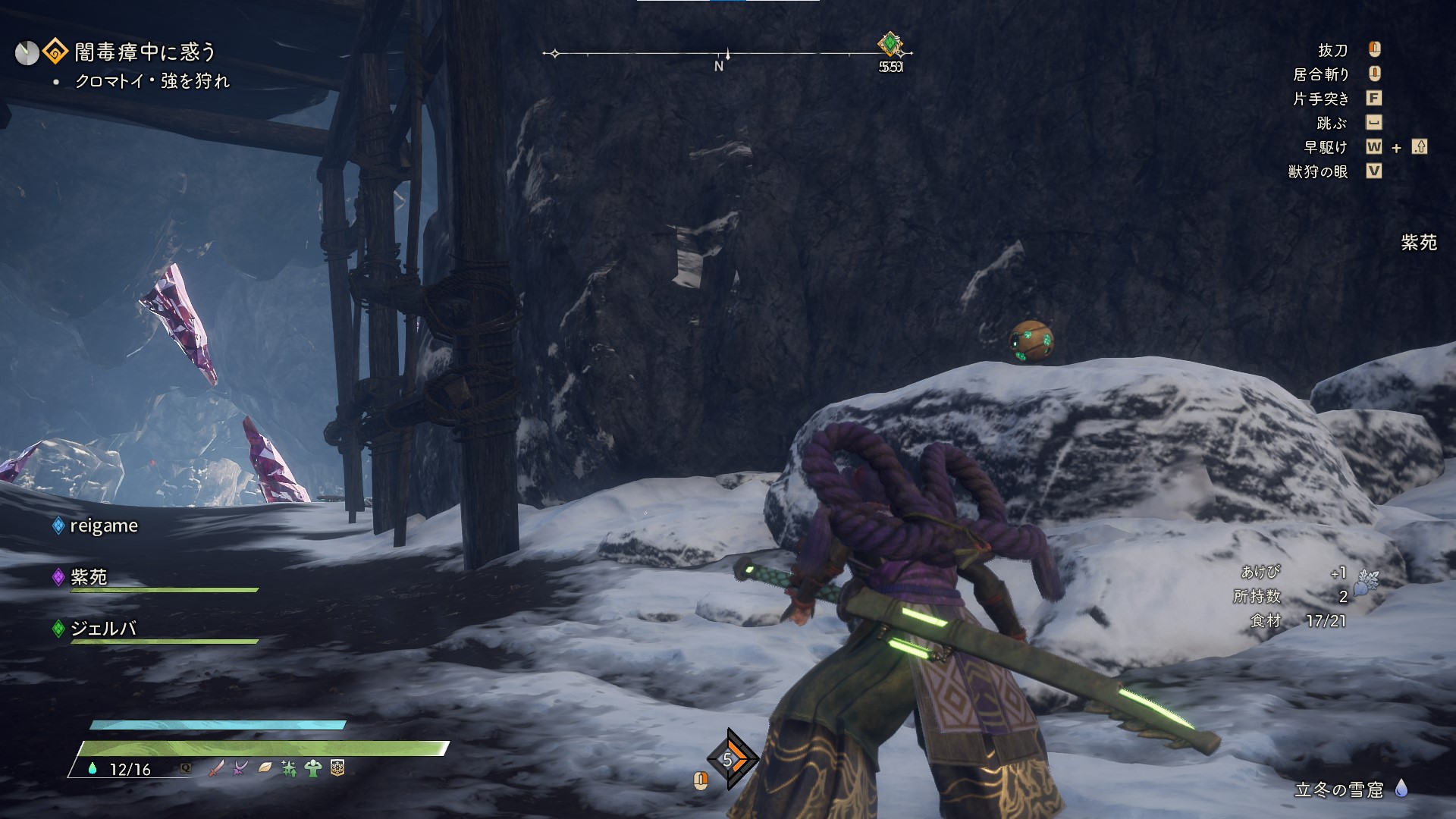The width and height of the screenshot is (1456, 819).
Task: Click the purple crescent status icon
Action: 241,768
